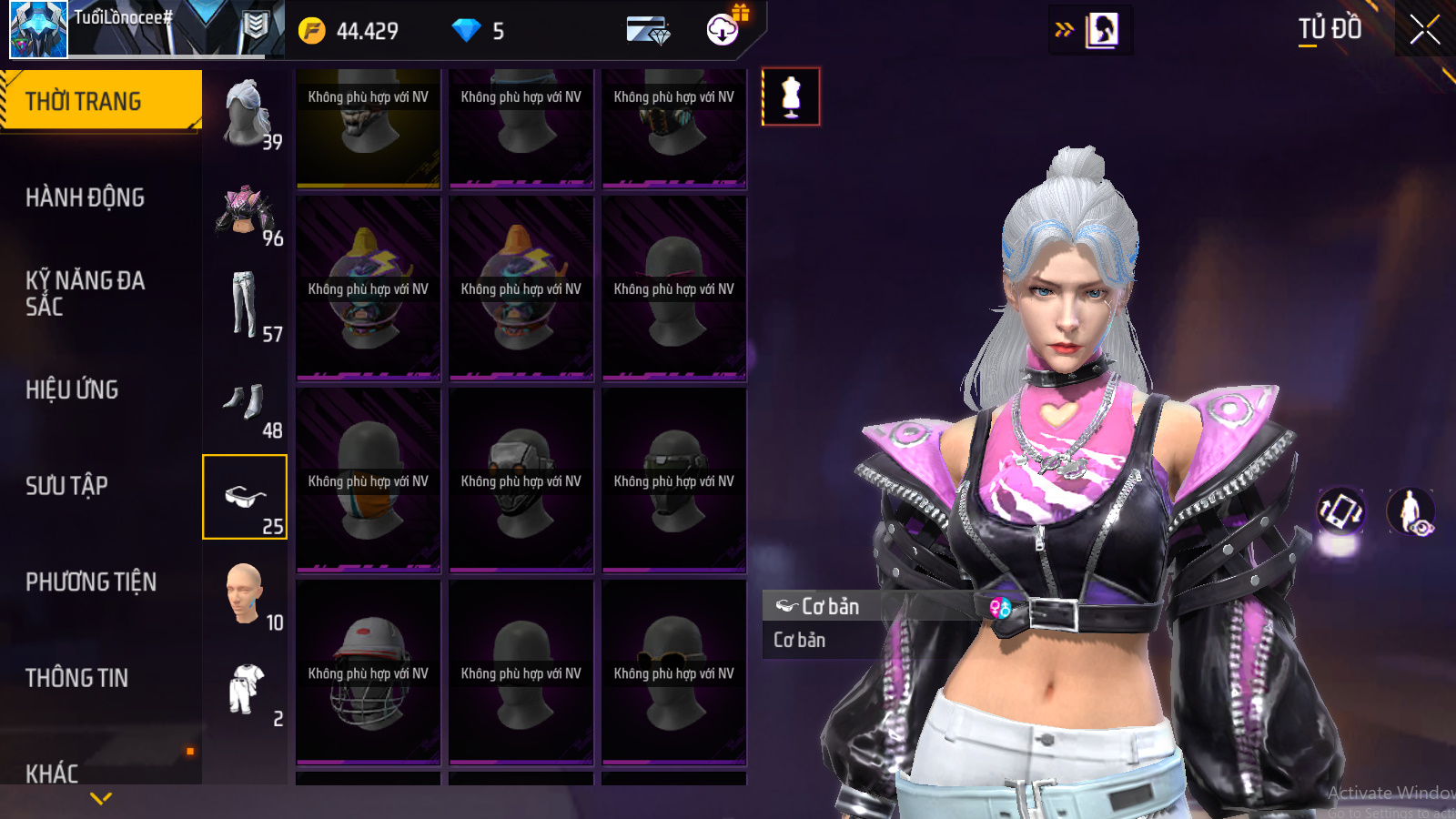Select the glasses category icon
The width and height of the screenshot is (1456, 819).
click(245, 498)
